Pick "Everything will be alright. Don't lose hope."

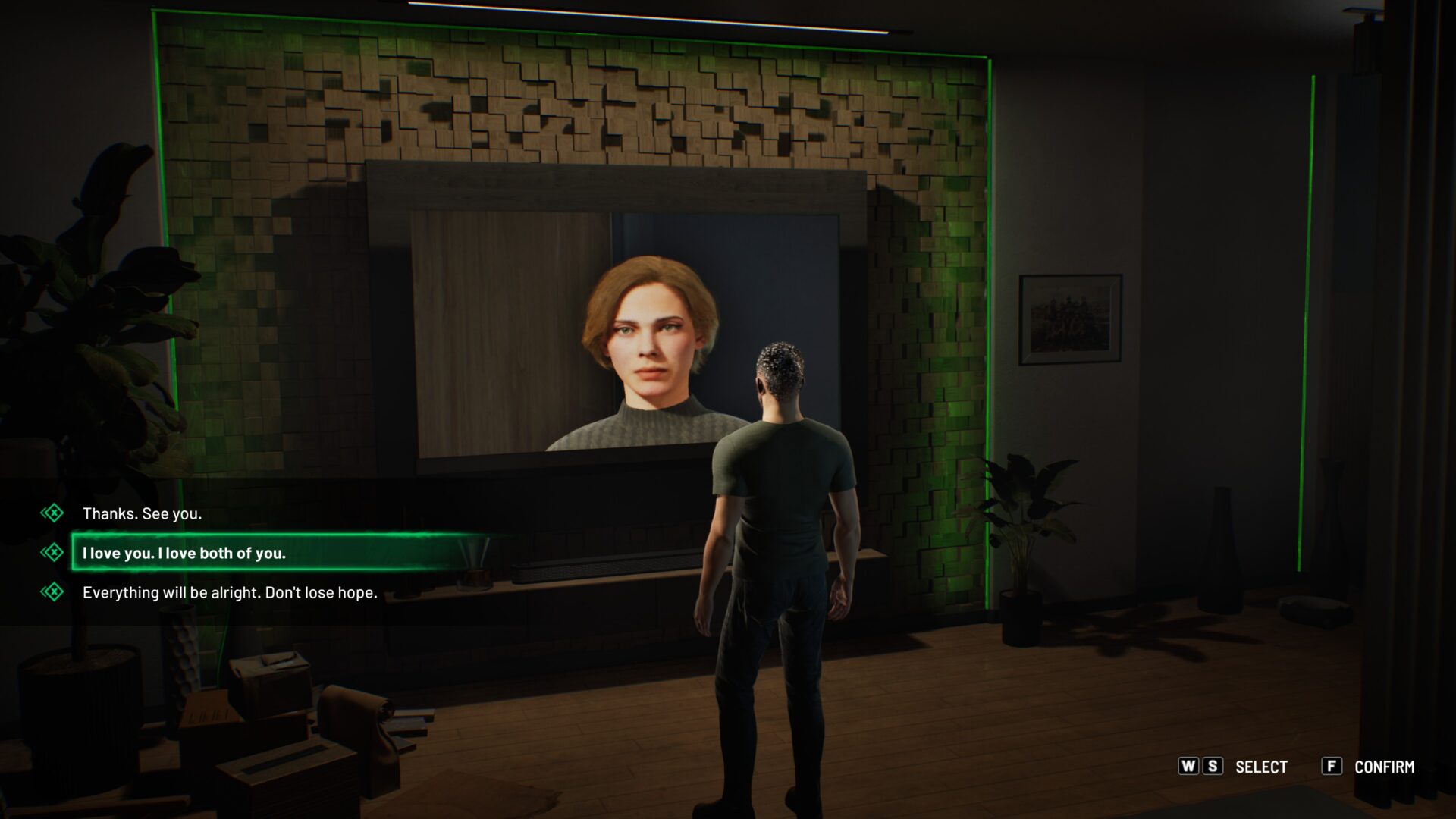(229, 592)
